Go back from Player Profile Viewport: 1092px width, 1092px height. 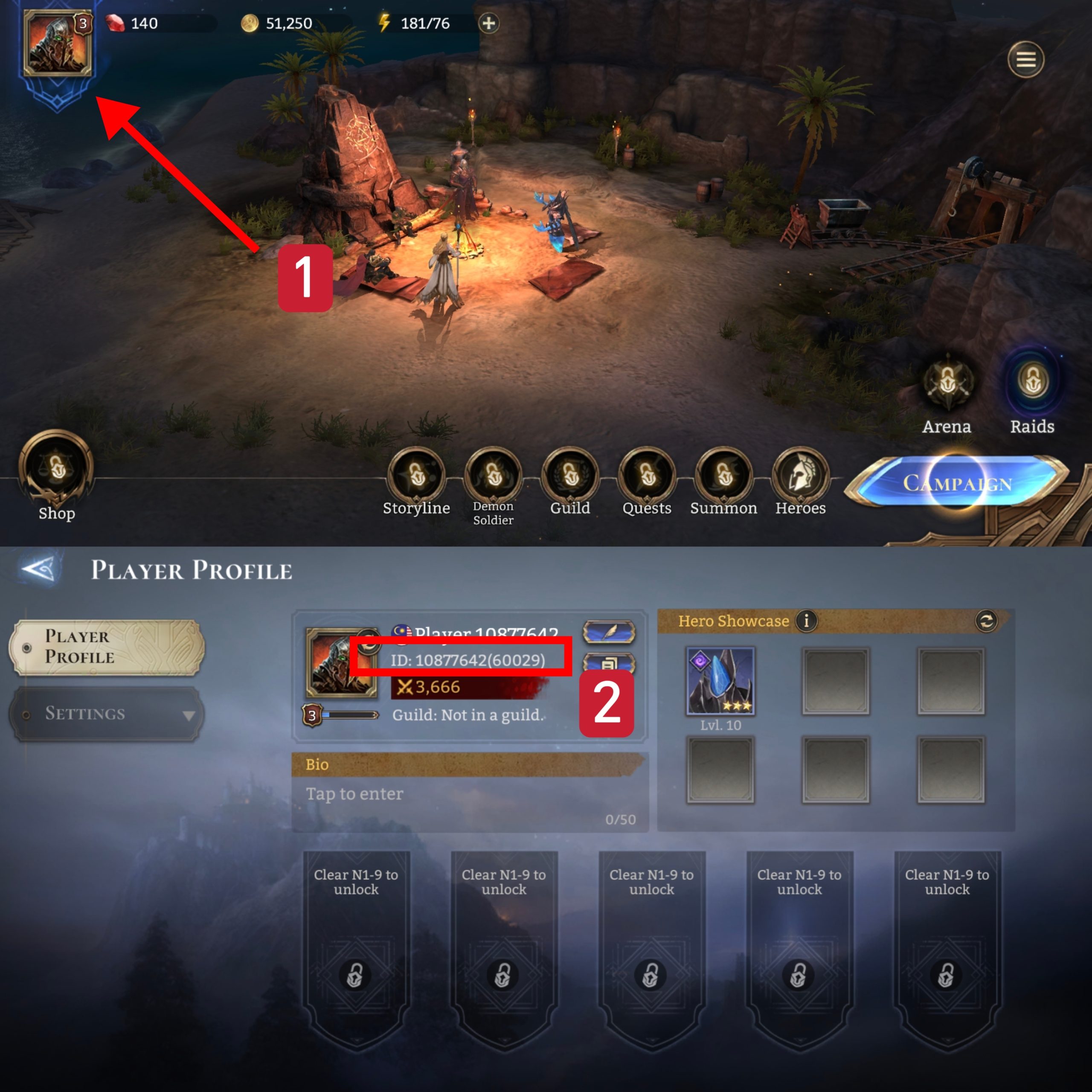38,569
